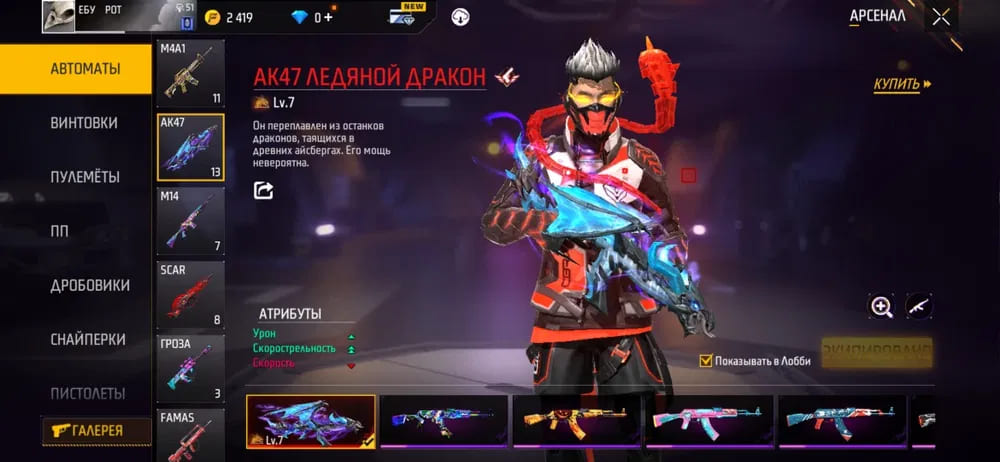
Task: Open the Винтовки weapon category
Action: pos(84,123)
